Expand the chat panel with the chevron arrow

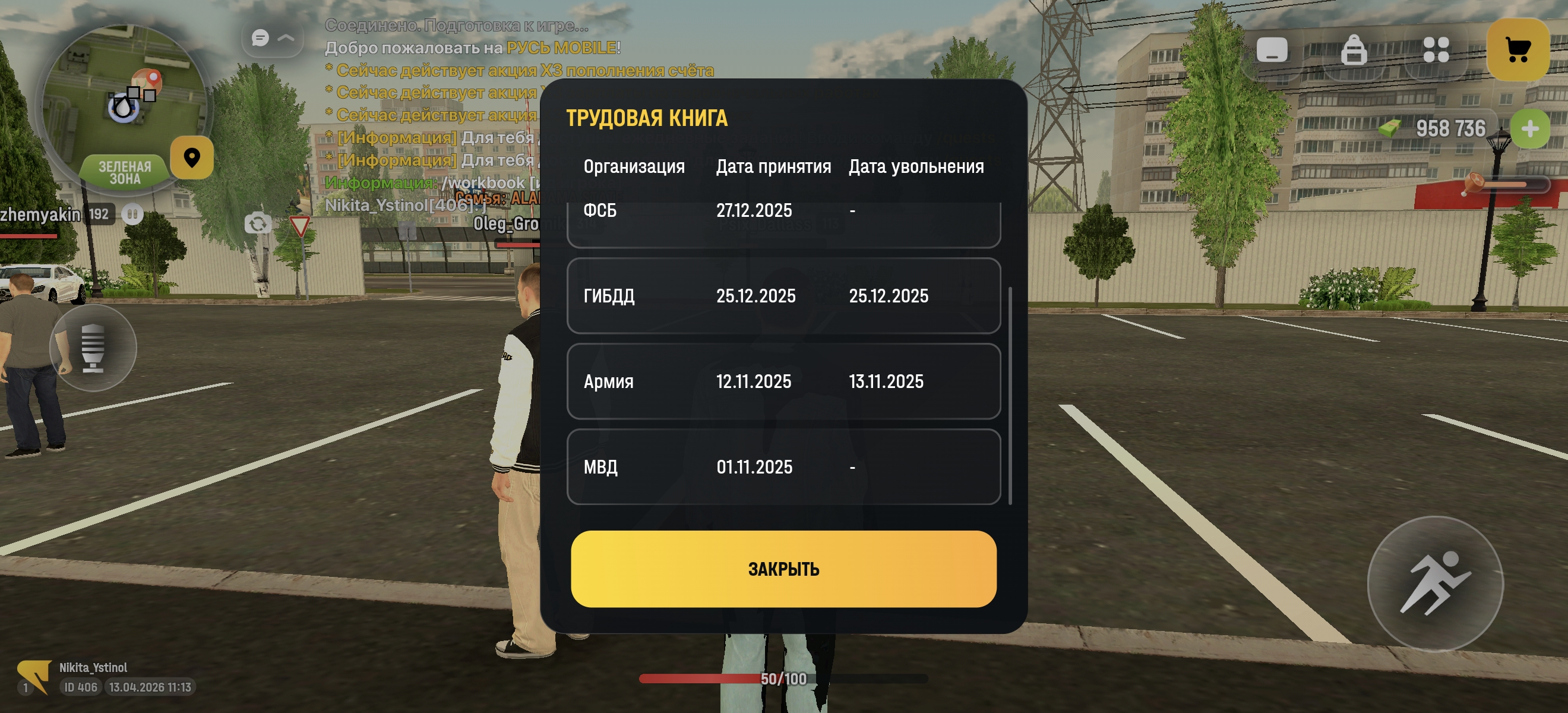(x=286, y=39)
